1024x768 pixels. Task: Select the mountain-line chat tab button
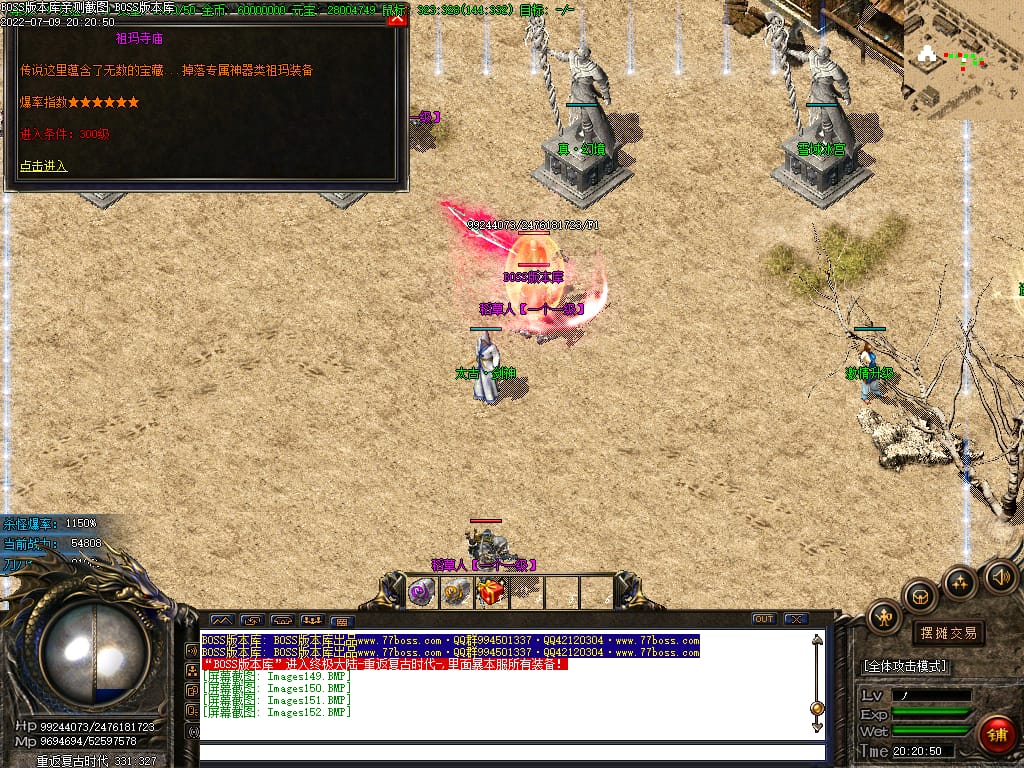pos(221,620)
